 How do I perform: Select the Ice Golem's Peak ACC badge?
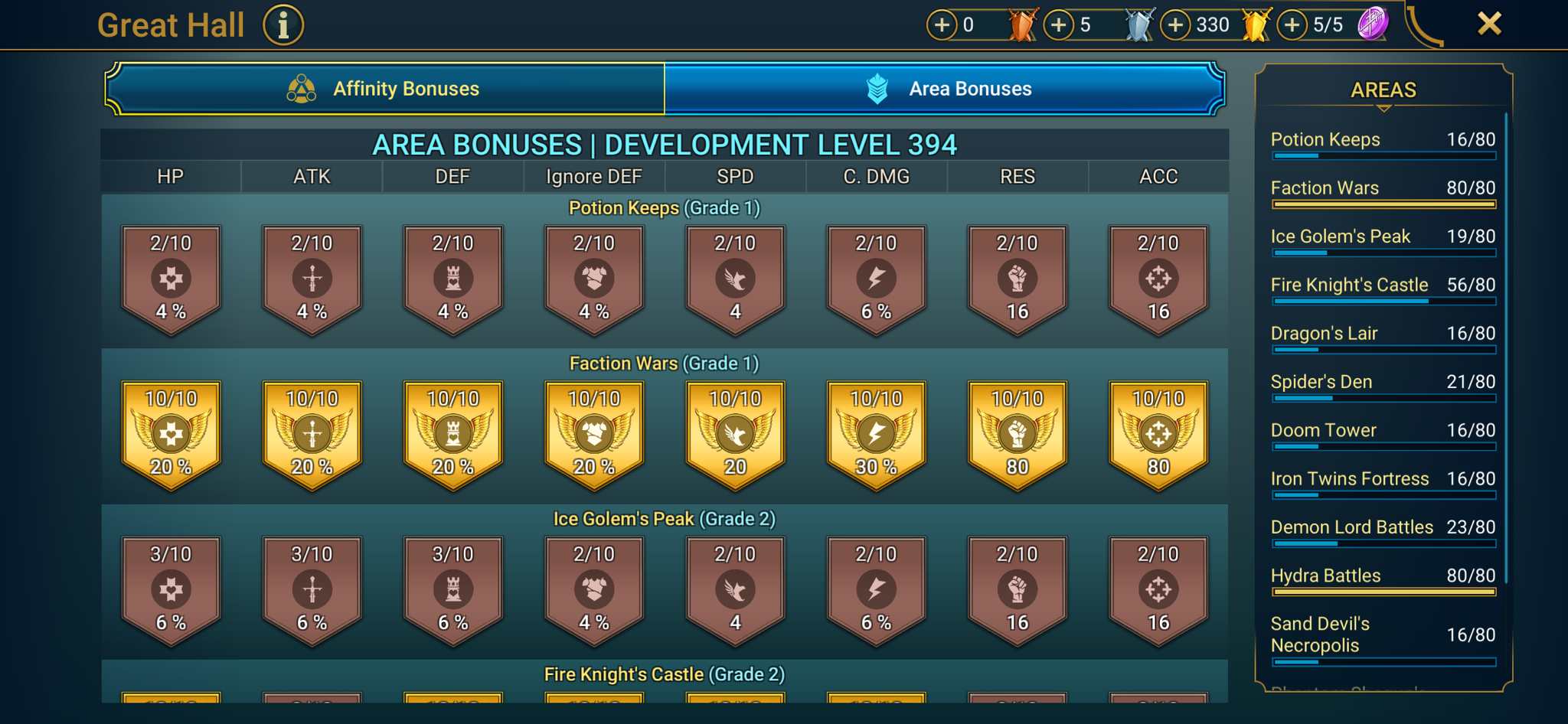tap(1158, 589)
